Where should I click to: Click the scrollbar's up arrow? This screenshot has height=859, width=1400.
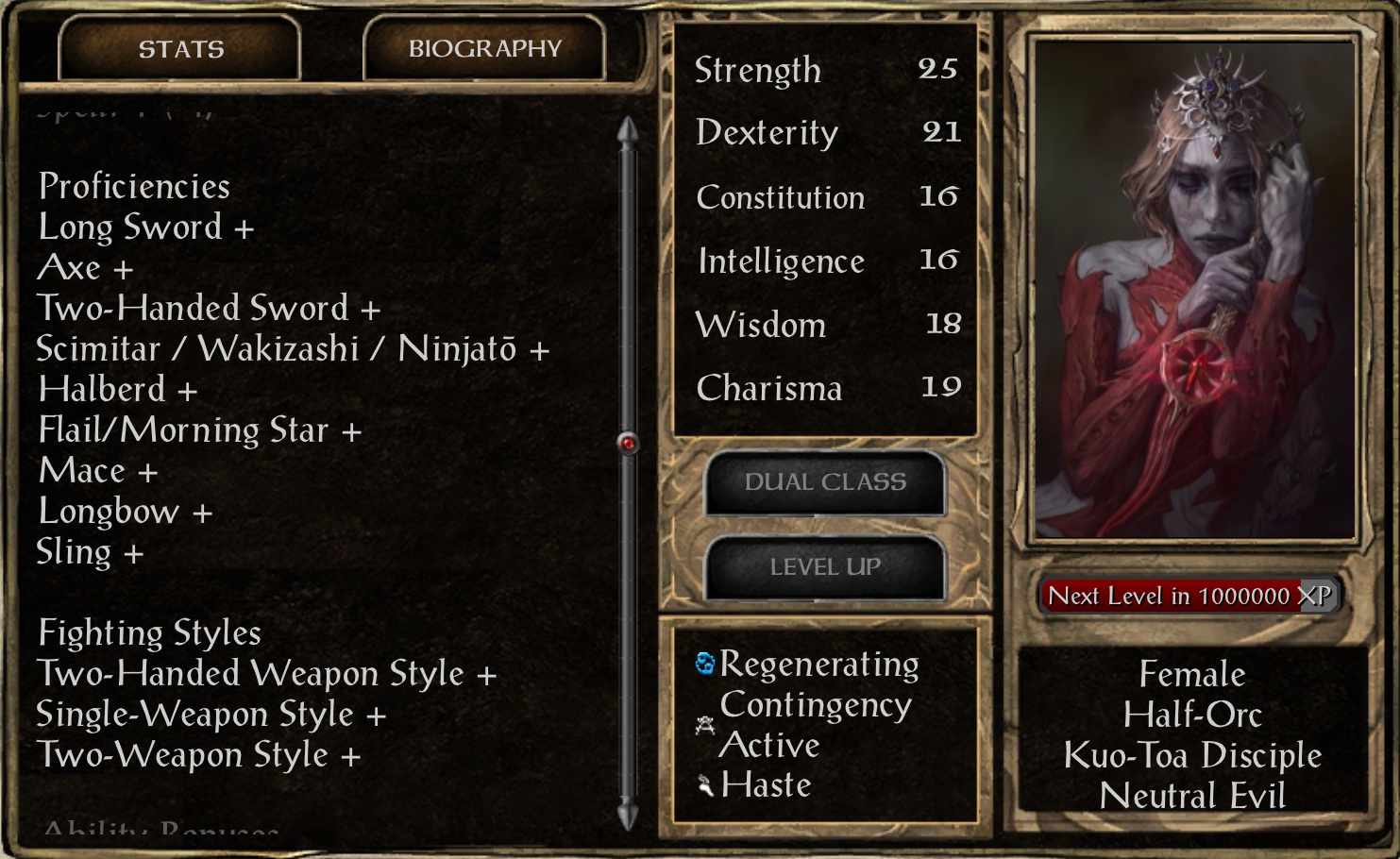pyautogui.click(x=628, y=131)
